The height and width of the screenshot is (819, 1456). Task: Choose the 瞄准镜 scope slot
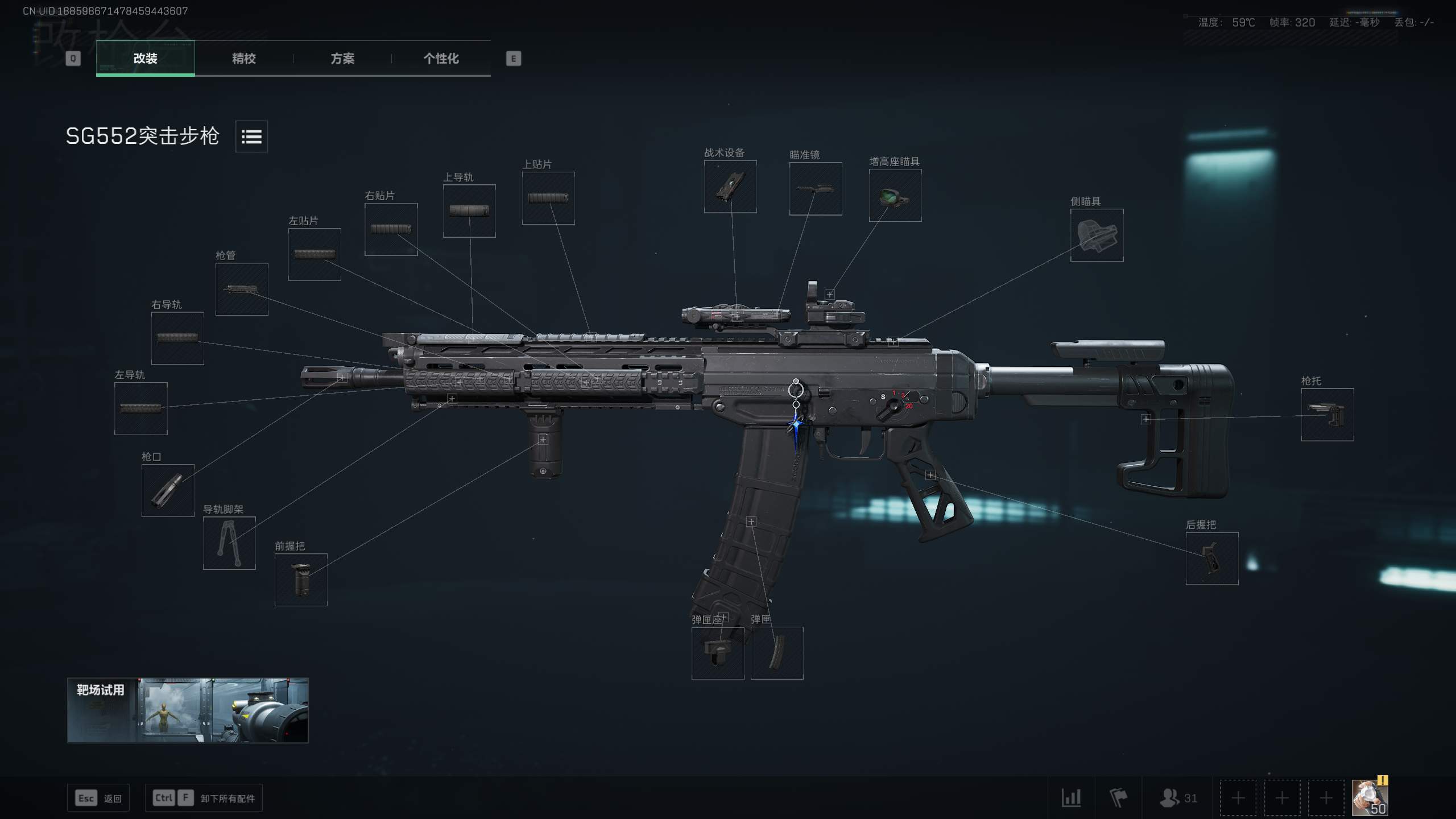(816, 189)
